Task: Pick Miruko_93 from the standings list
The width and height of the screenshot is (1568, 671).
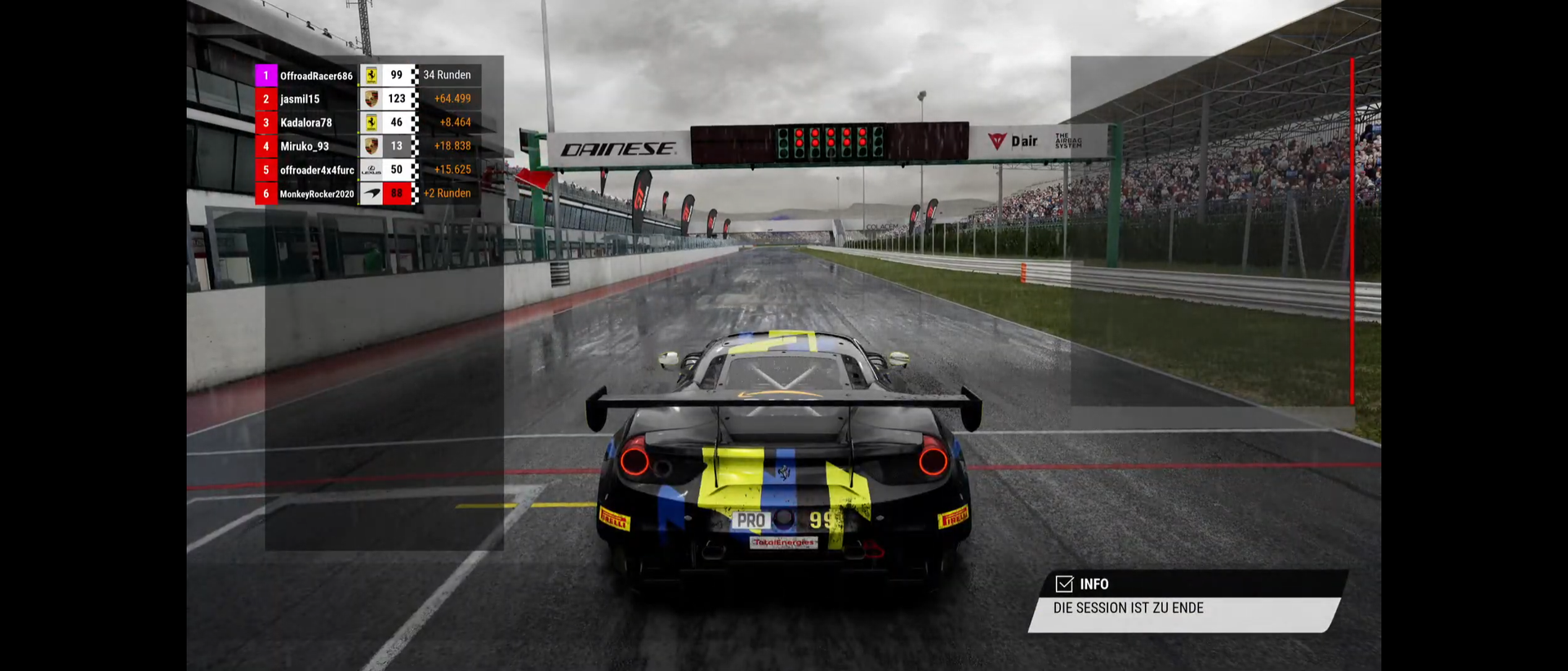Action: pyautogui.click(x=305, y=146)
